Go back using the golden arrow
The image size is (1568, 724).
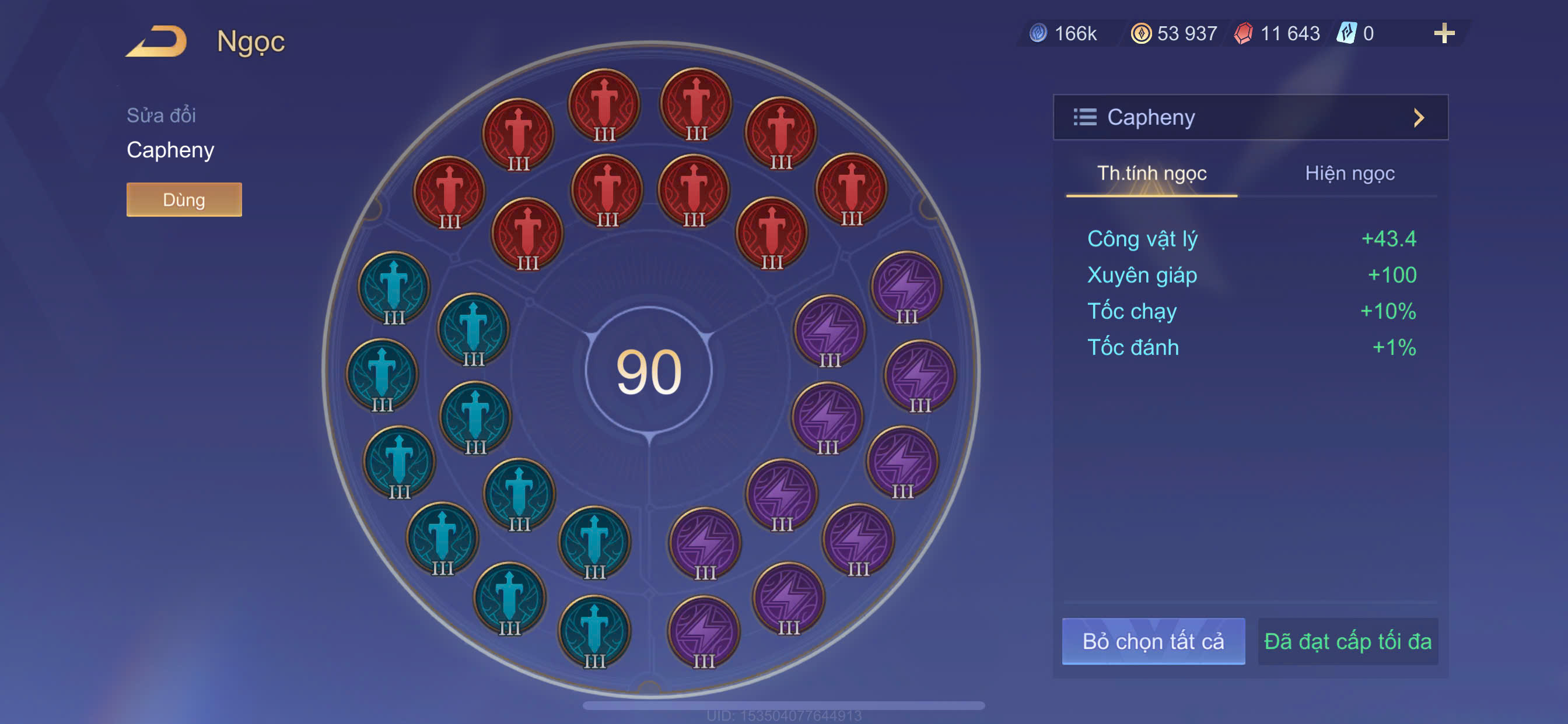point(157,41)
